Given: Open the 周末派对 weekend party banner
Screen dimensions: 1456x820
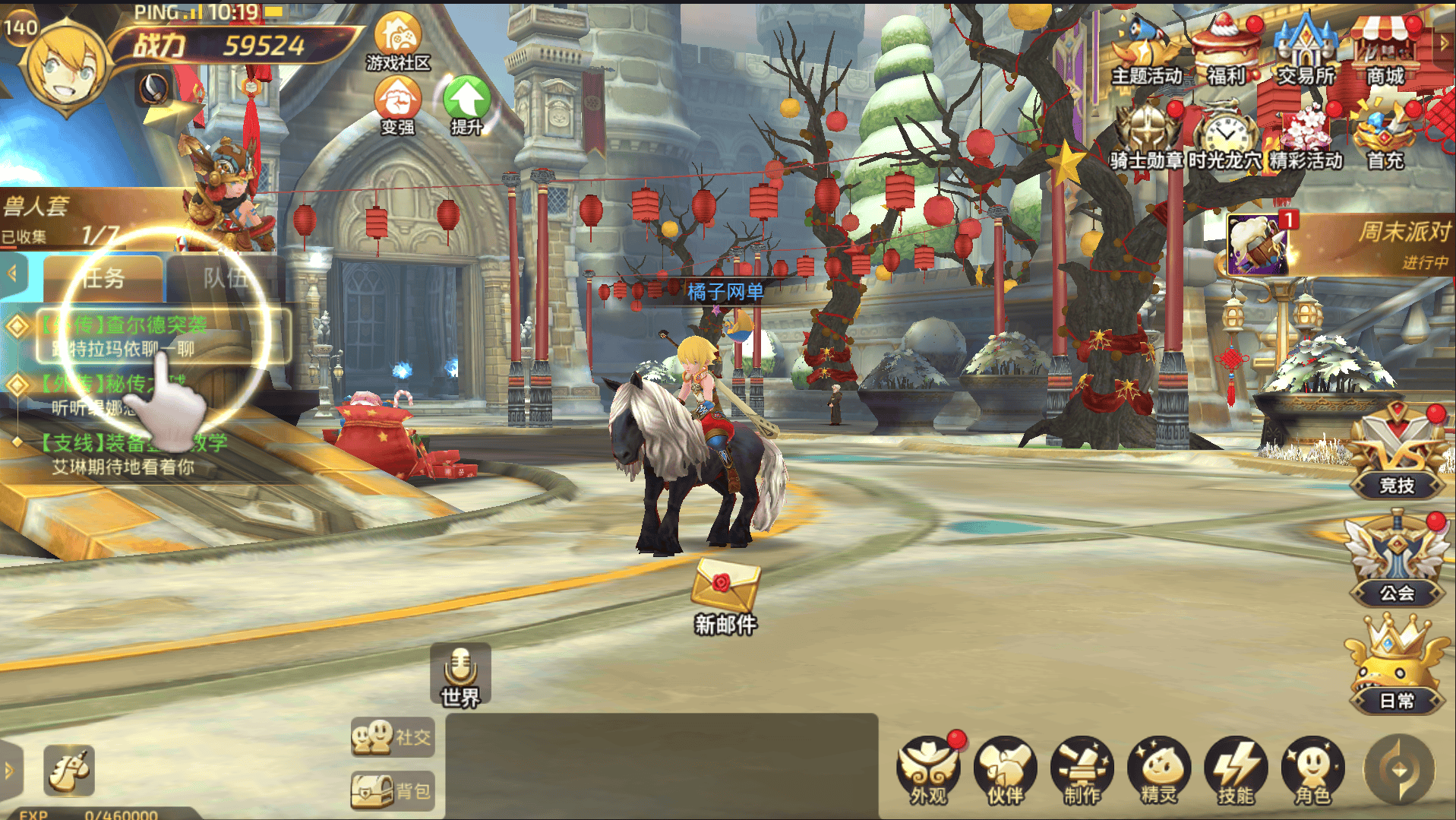Looking at the screenshot, I should click(x=1341, y=244).
